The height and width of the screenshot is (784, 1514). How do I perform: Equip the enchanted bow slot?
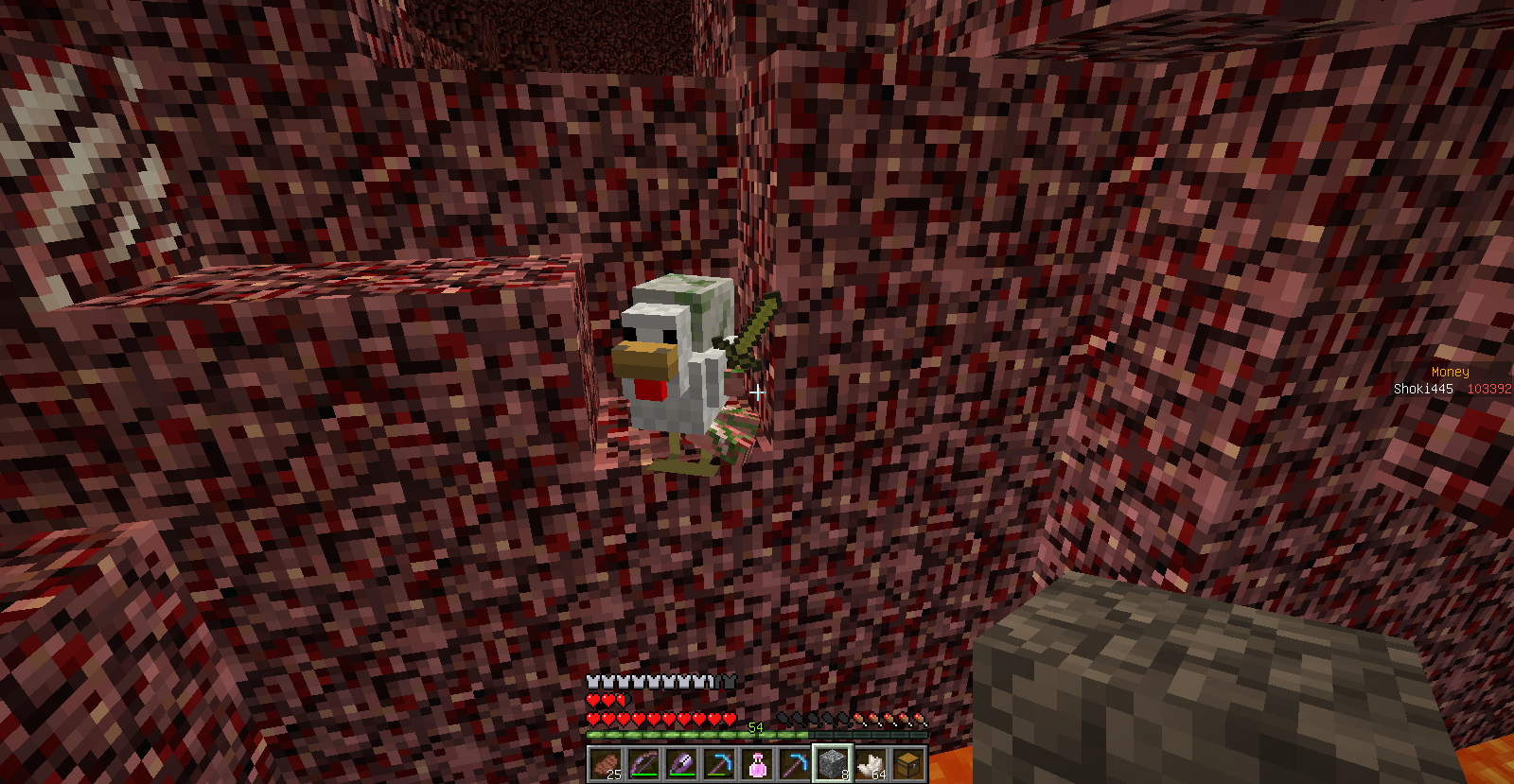coord(643,764)
